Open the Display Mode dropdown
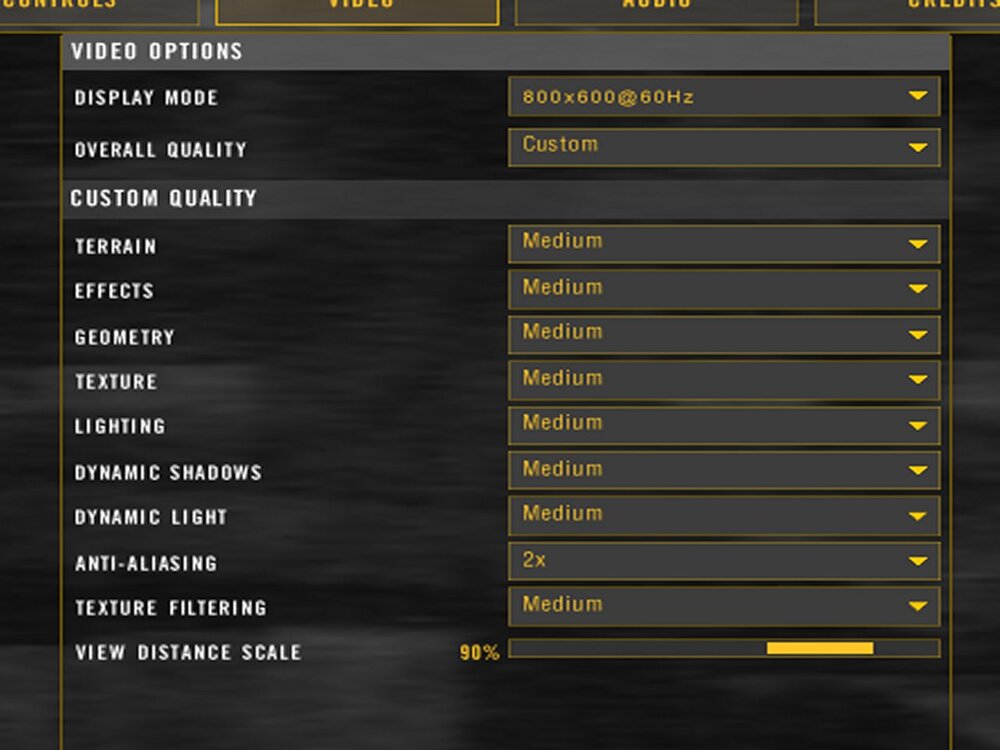The image size is (1000, 750). [724, 97]
